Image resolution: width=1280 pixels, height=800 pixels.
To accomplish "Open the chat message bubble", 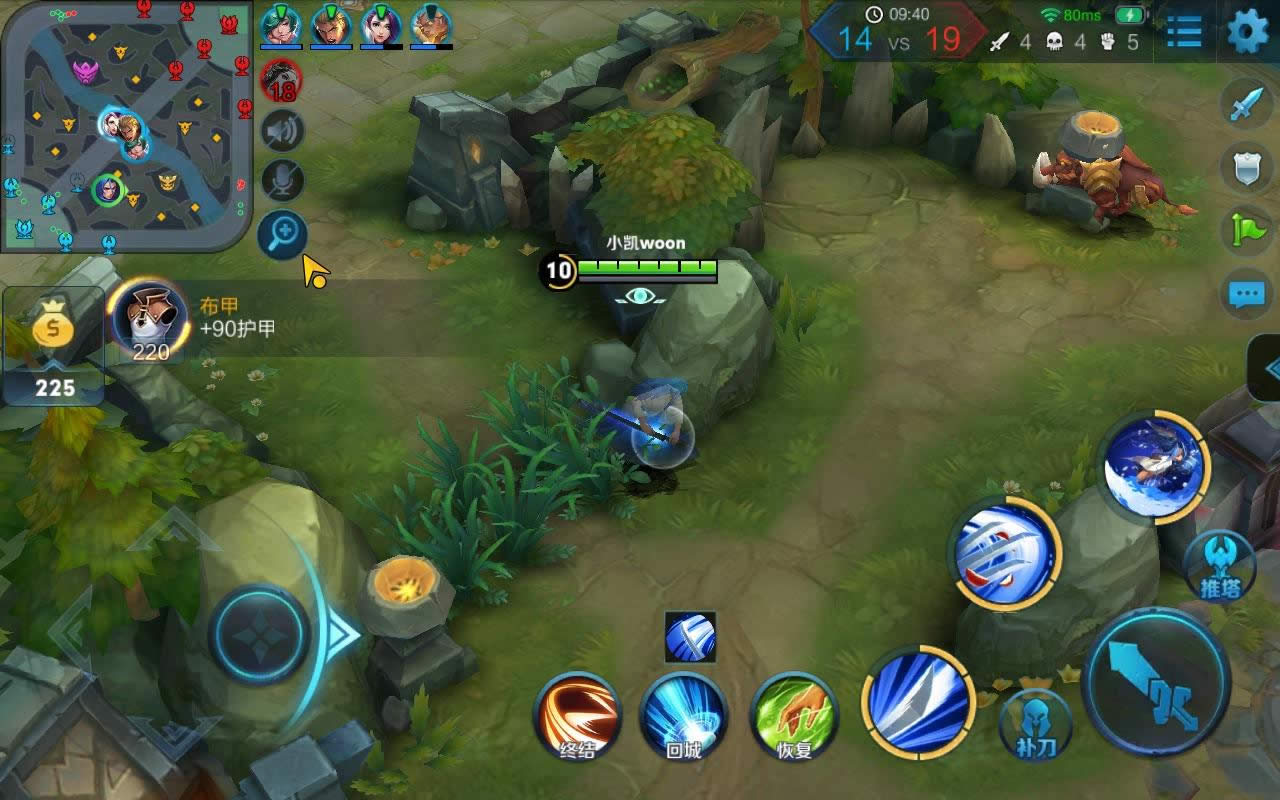I will pyautogui.click(x=1246, y=295).
